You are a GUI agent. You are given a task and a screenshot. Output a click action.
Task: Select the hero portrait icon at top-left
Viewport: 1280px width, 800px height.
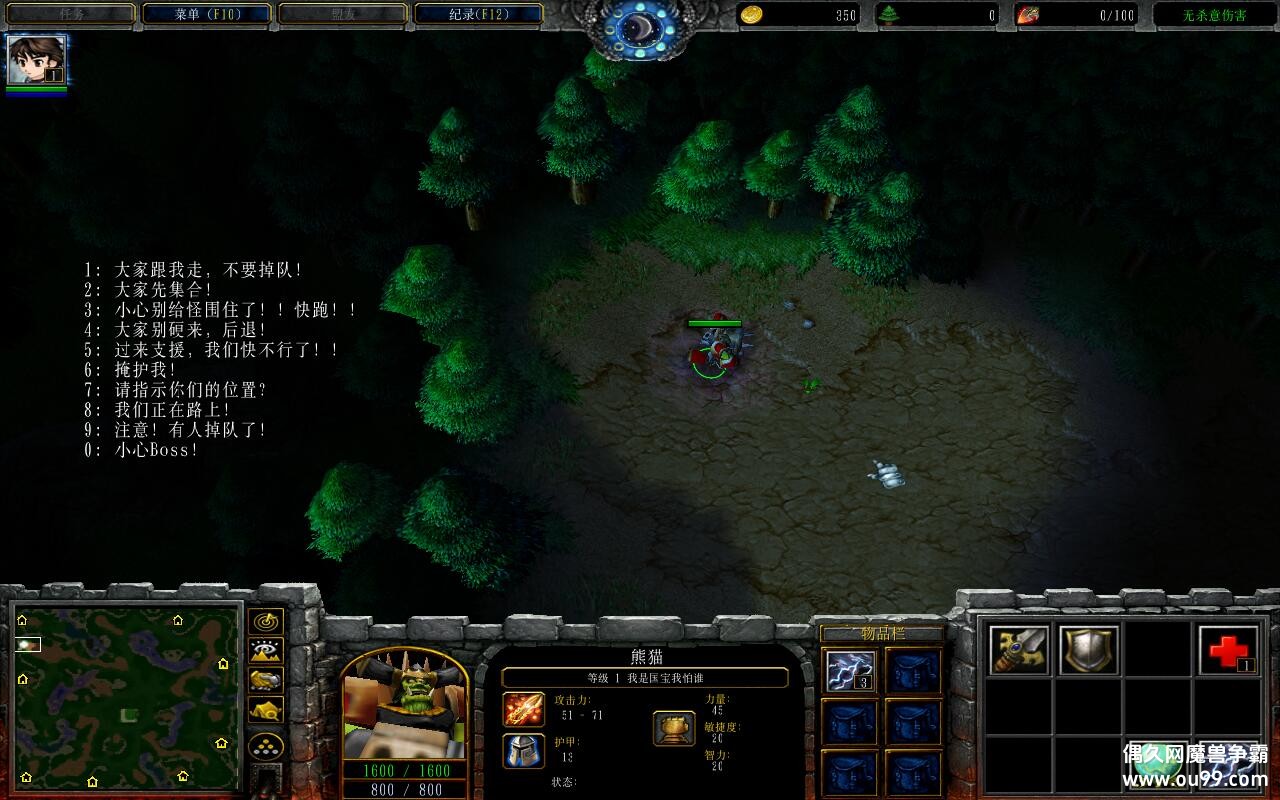(36, 60)
